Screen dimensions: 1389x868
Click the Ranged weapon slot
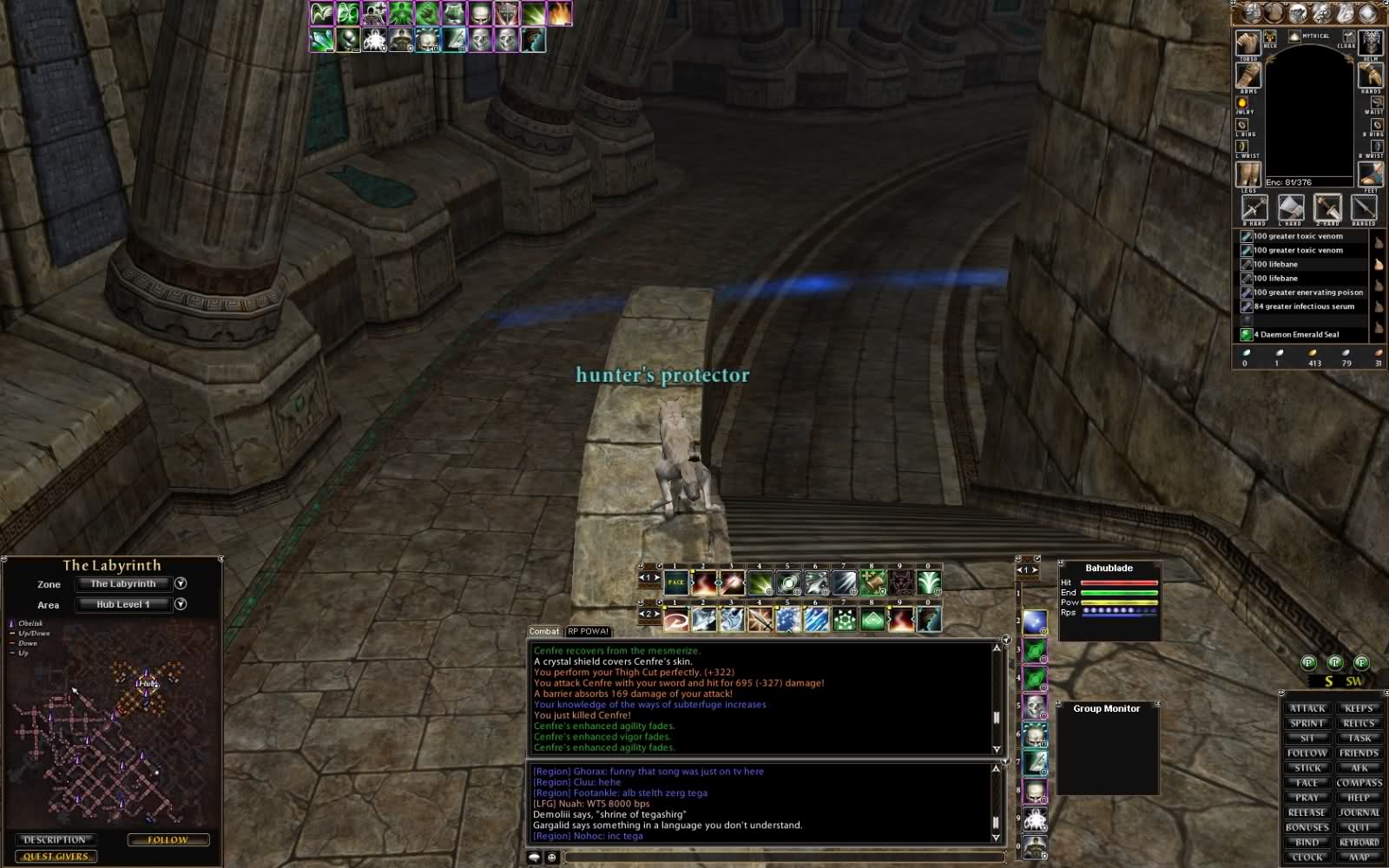pyautogui.click(x=1363, y=208)
